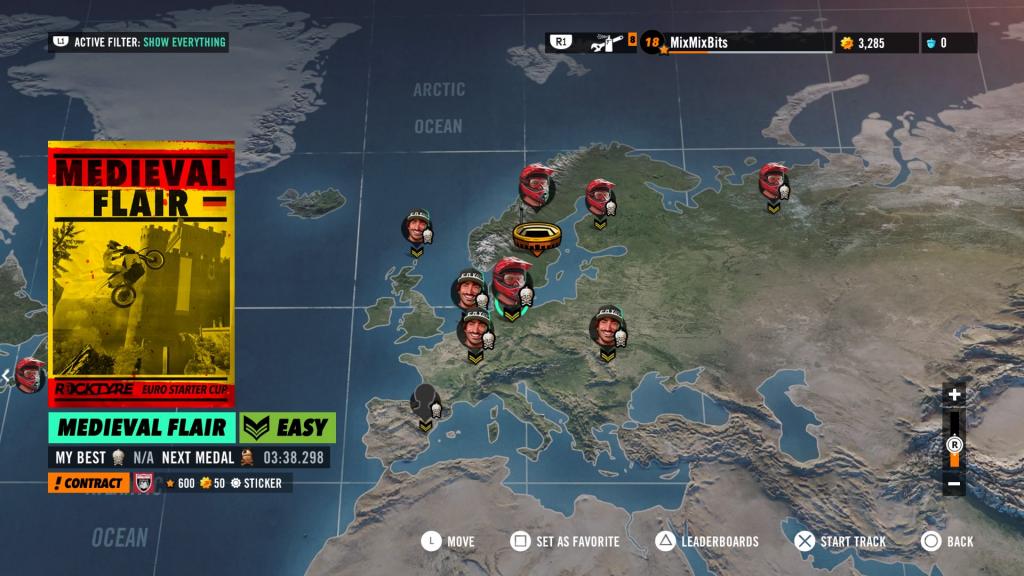Click the map's zoom-in plus button
The width and height of the screenshot is (1024, 576).
[x=954, y=395]
